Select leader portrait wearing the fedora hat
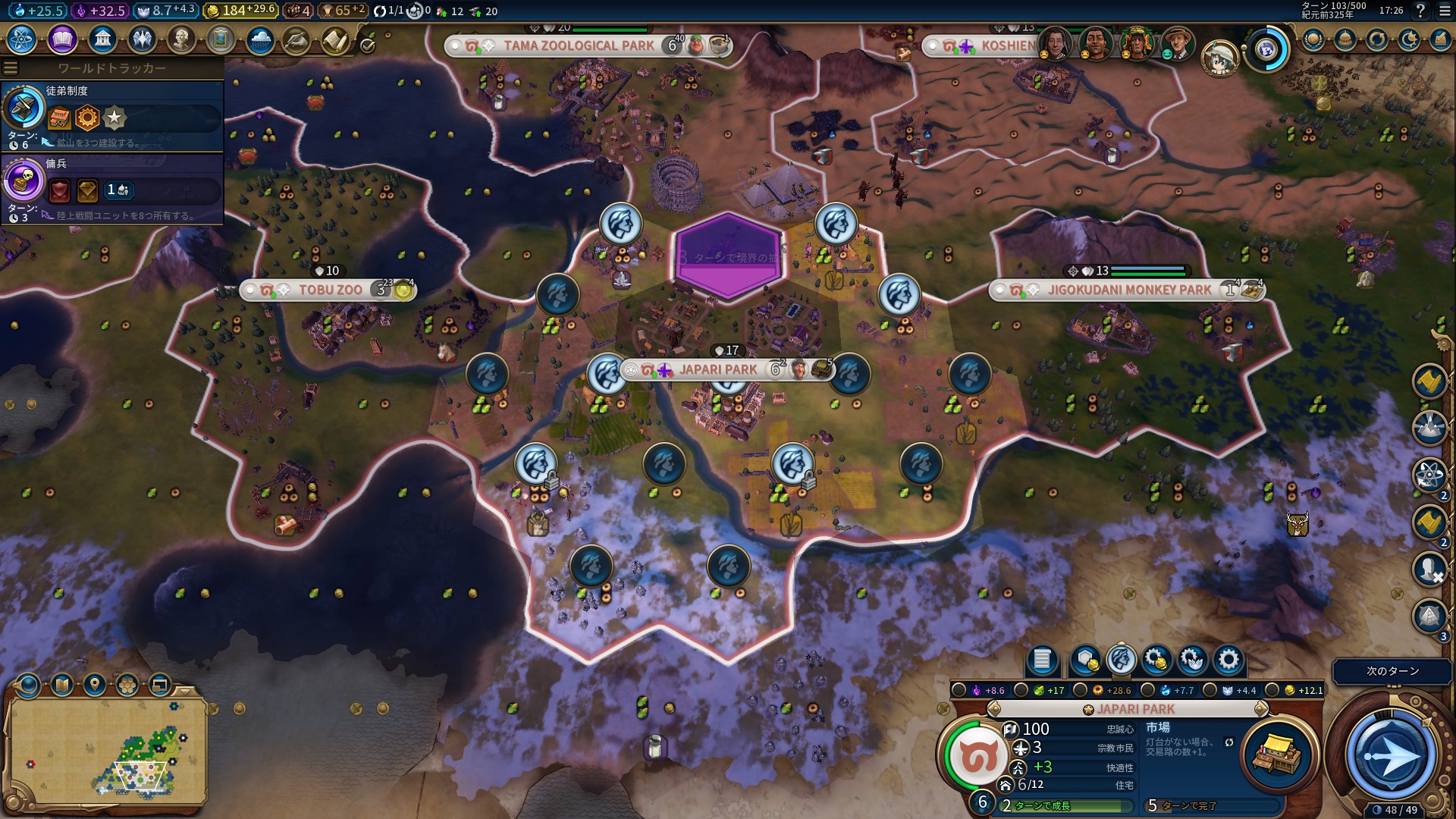 pyautogui.click(x=1178, y=44)
